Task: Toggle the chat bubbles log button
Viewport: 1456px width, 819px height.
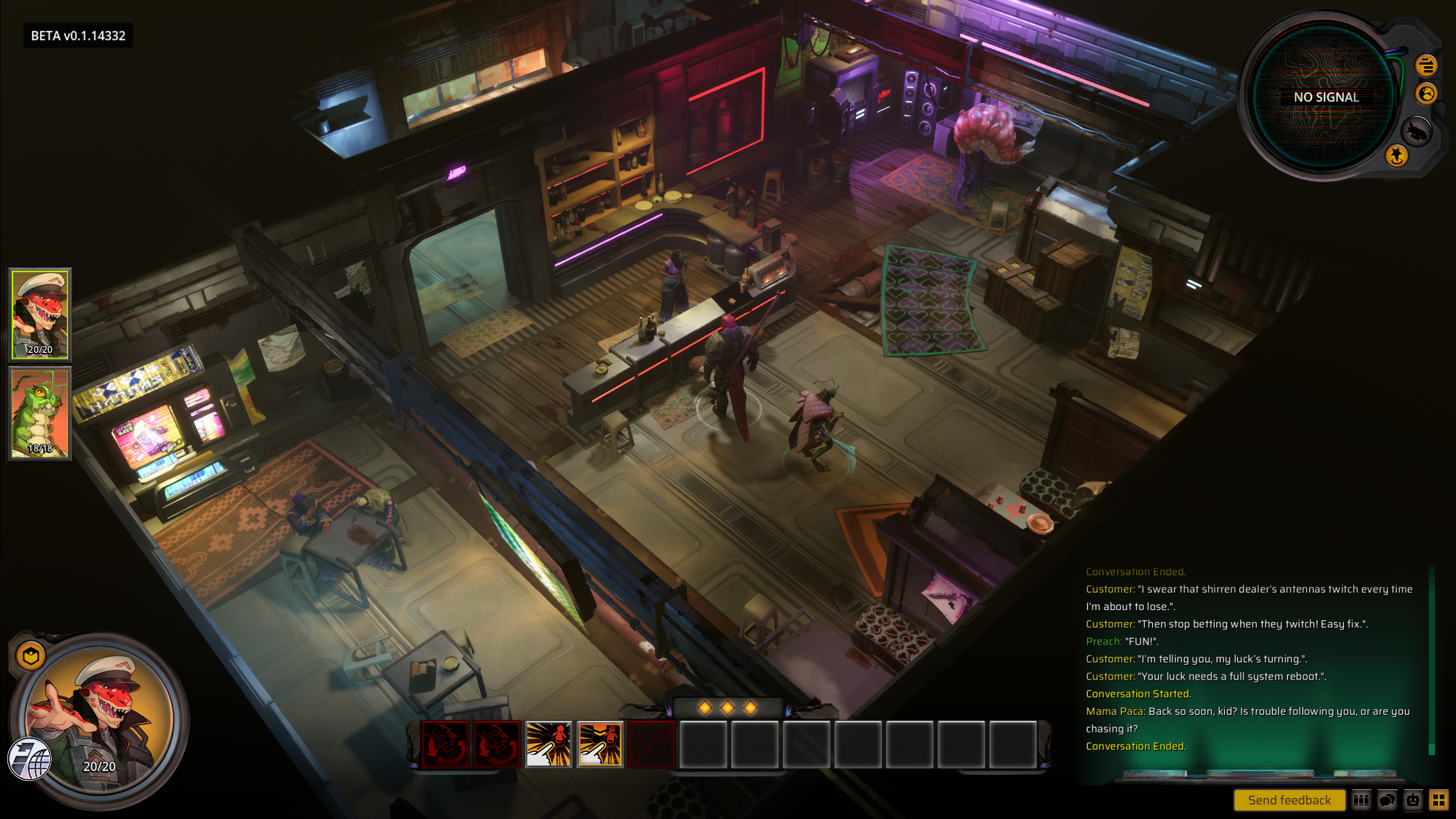Action: pyautogui.click(x=1387, y=800)
